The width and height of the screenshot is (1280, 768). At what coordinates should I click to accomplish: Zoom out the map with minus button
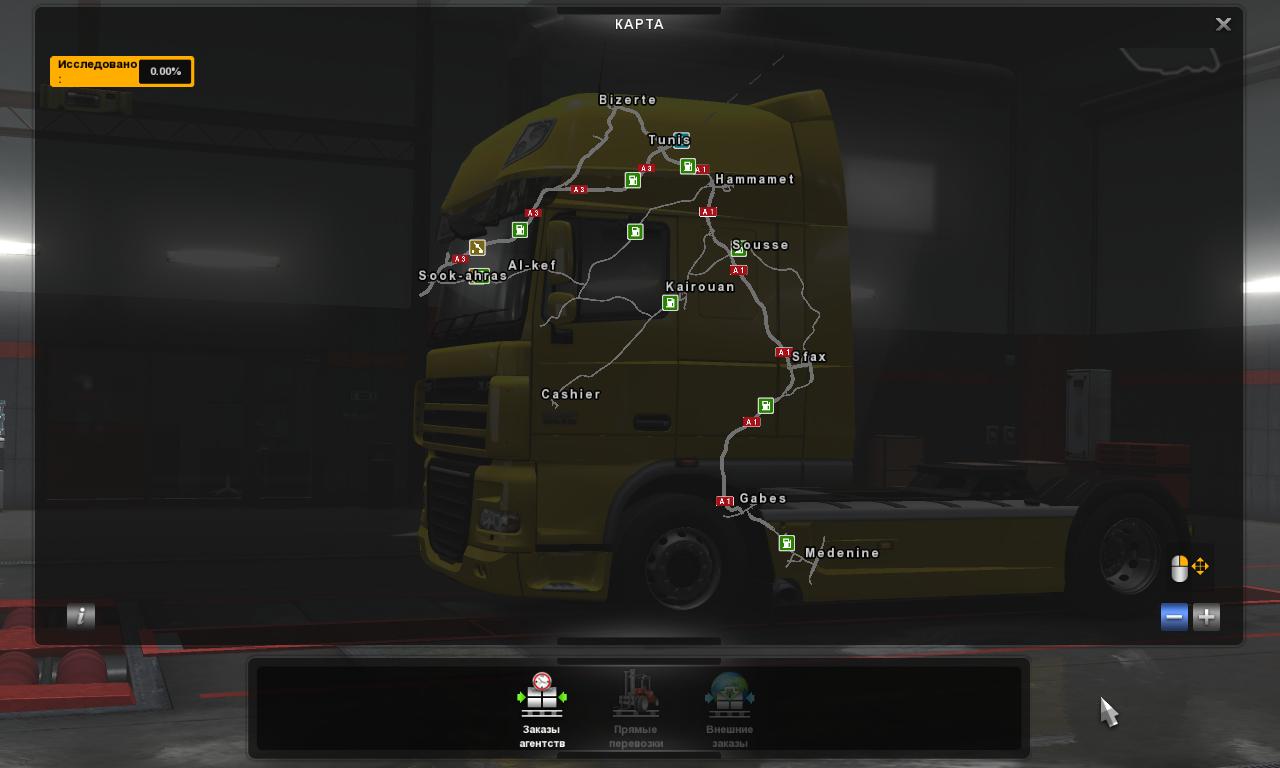[x=1175, y=617]
